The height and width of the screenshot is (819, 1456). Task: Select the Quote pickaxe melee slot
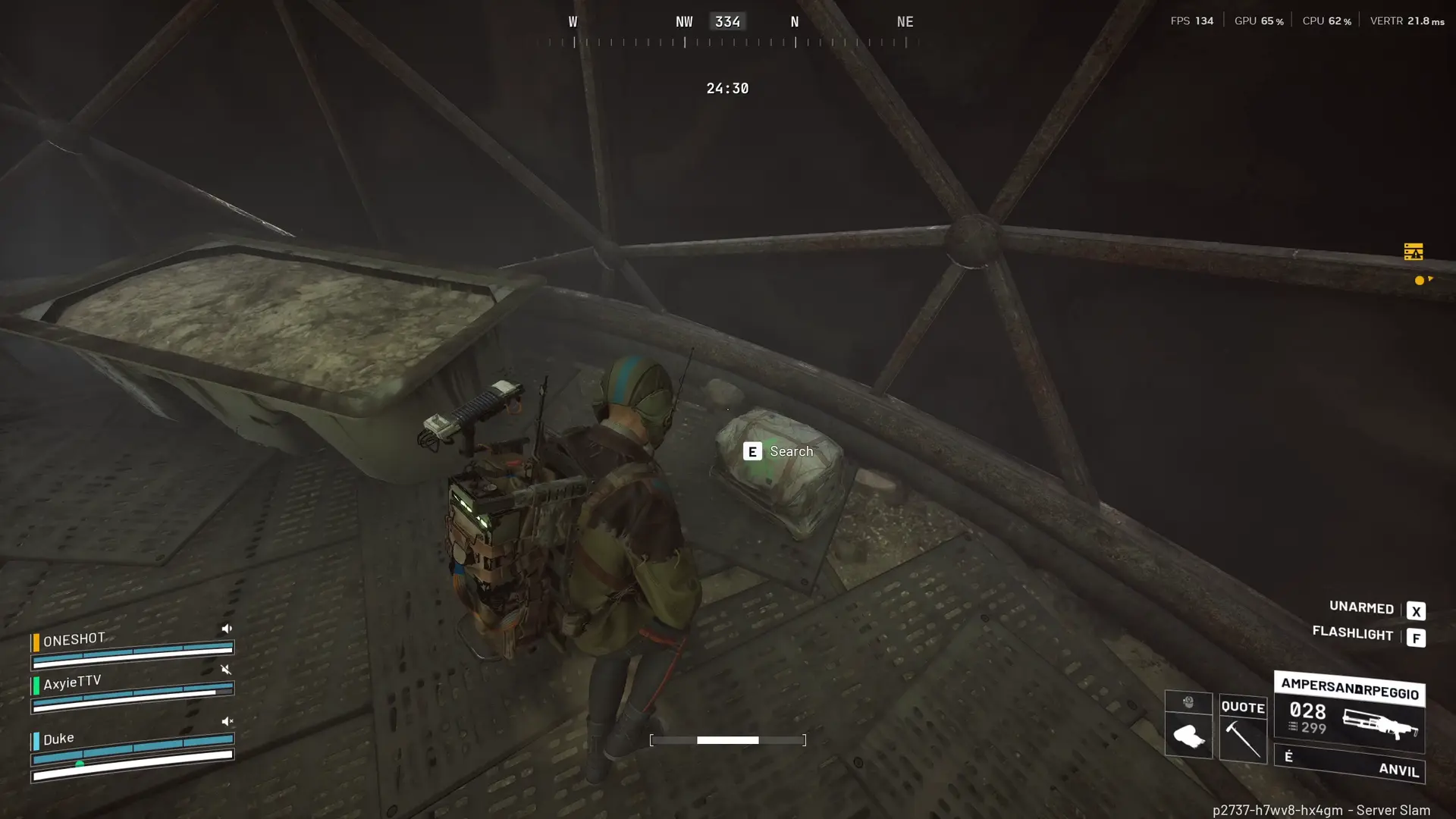tap(1243, 728)
